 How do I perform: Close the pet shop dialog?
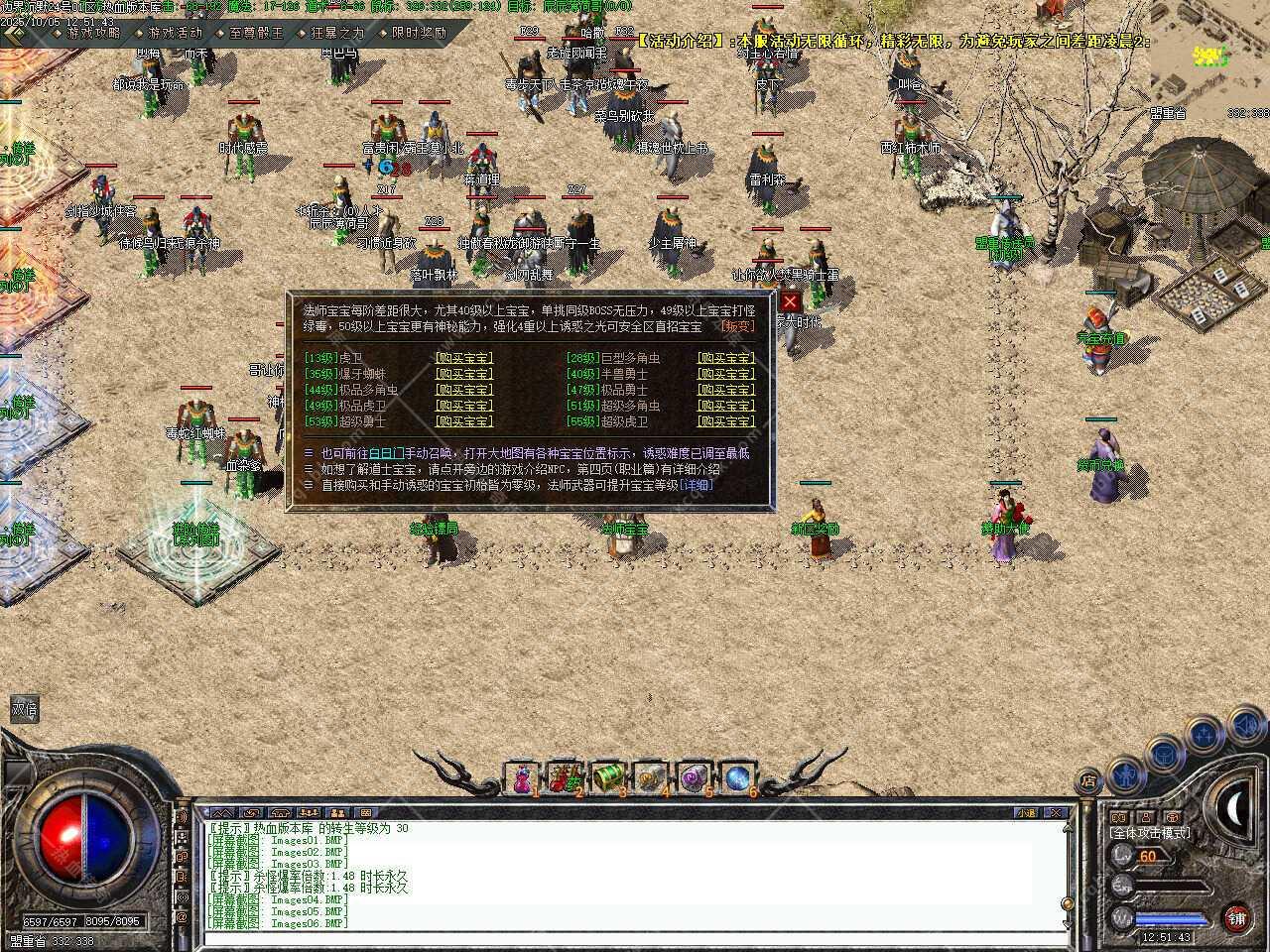tap(790, 301)
